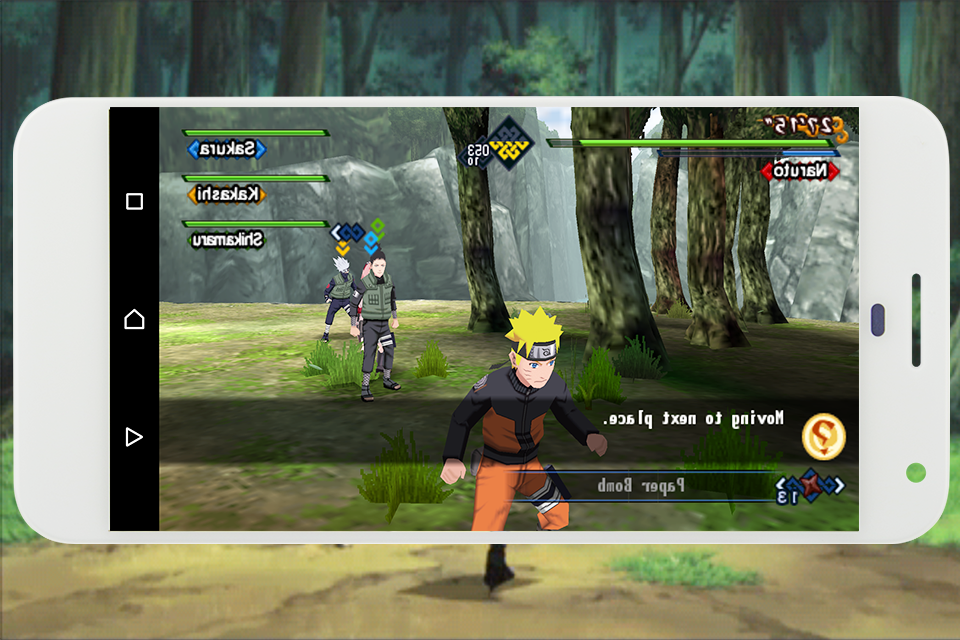Select Sakura's party name tag
960x640 pixels.
click(x=227, y=150)
